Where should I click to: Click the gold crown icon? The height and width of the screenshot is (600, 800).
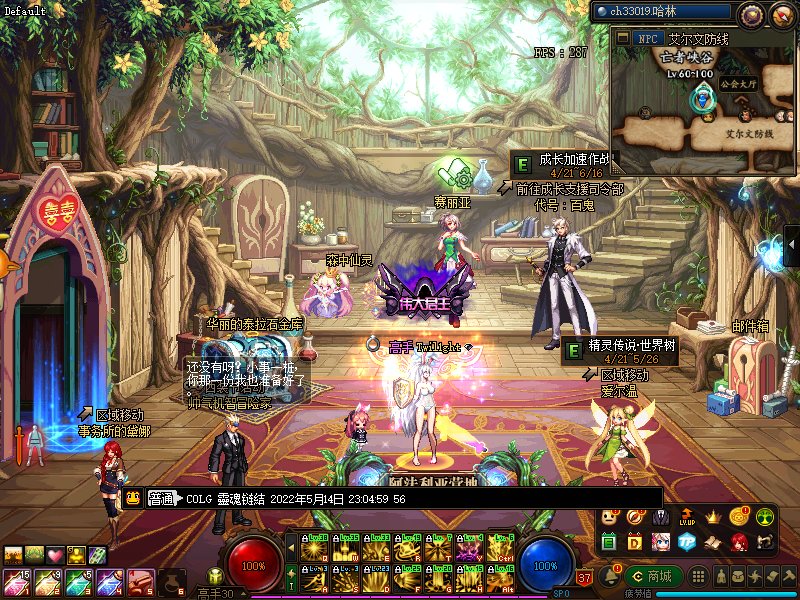pos(713,517)
